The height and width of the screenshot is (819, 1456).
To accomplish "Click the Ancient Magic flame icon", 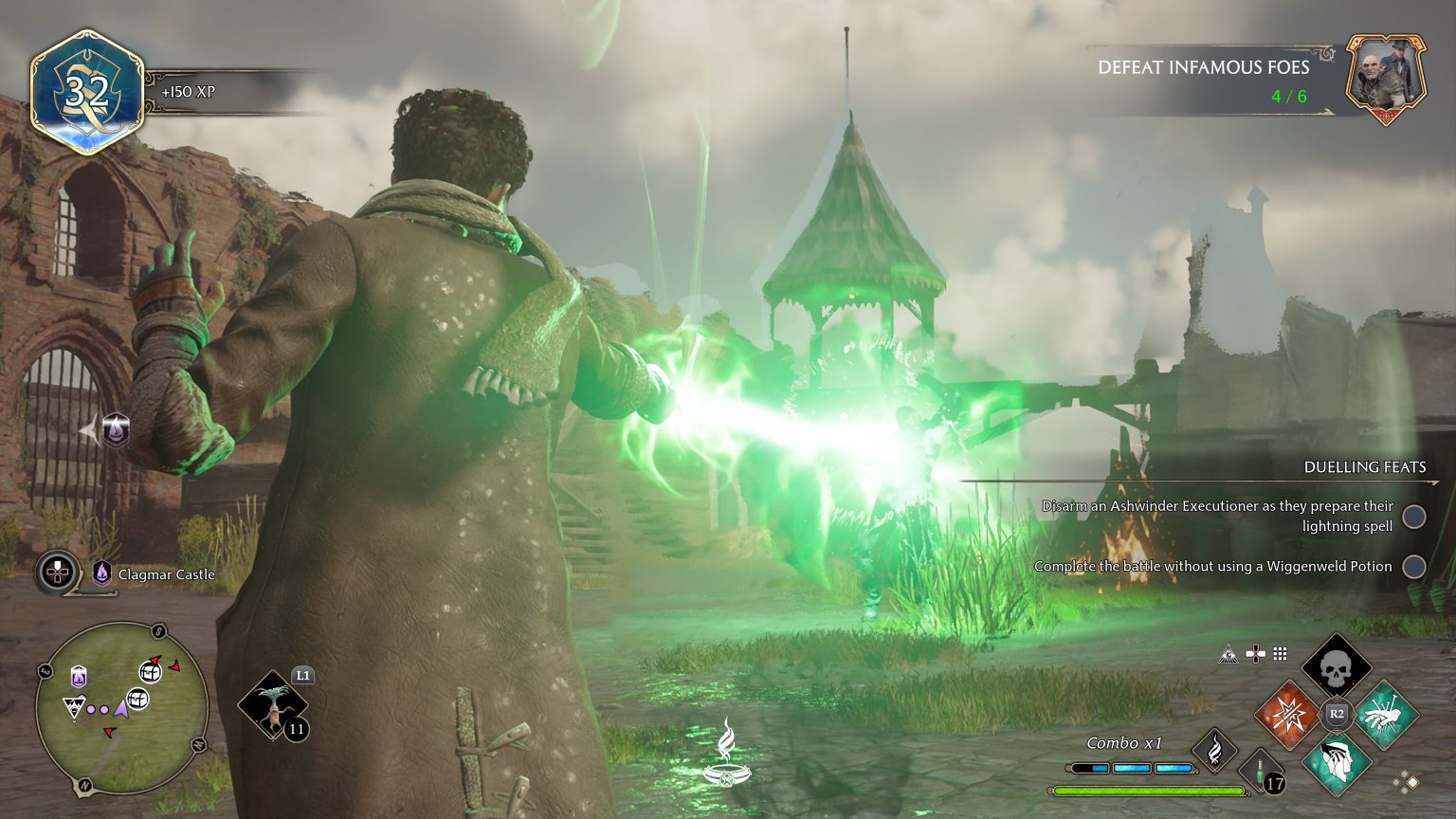I will (1216, 748).
